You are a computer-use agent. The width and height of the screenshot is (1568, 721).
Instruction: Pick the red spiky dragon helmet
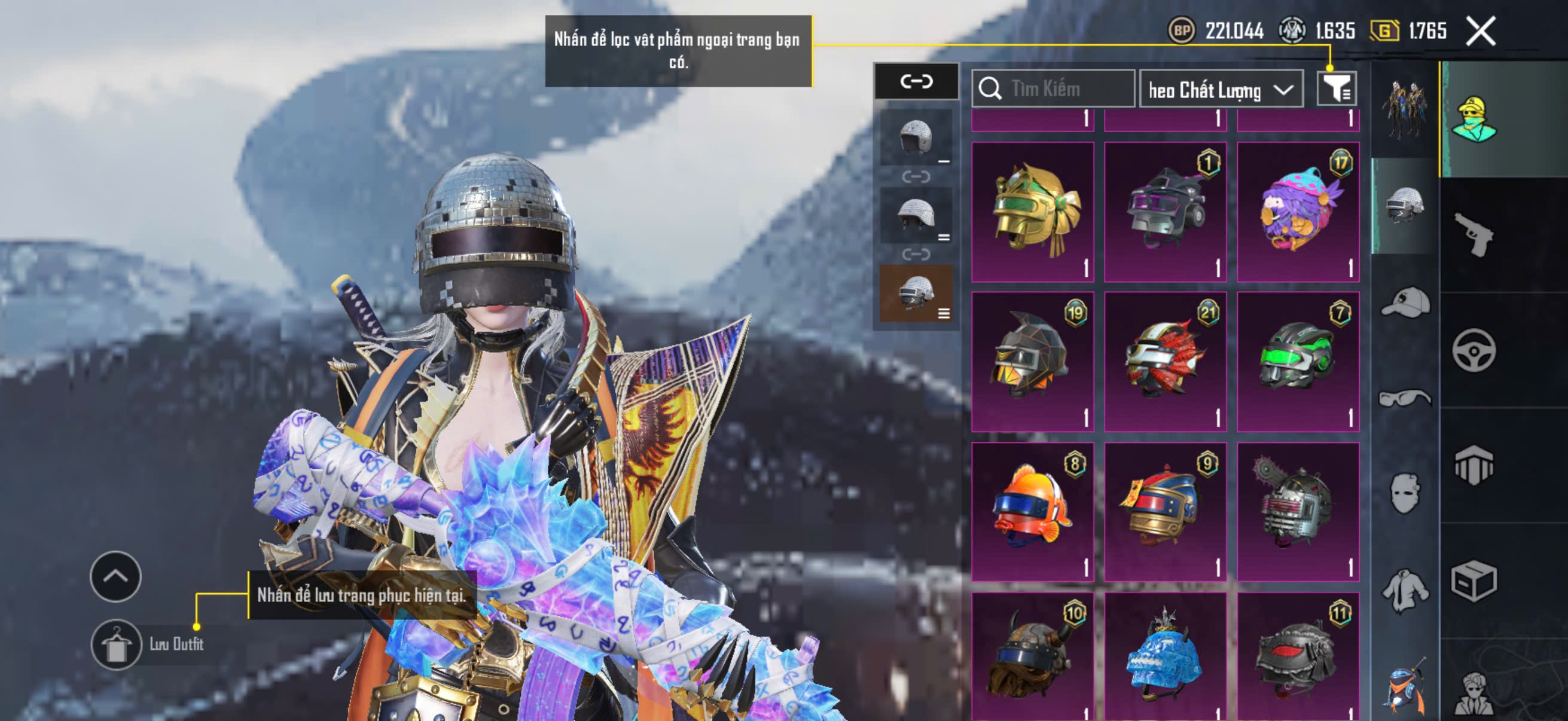(1165, 362)
